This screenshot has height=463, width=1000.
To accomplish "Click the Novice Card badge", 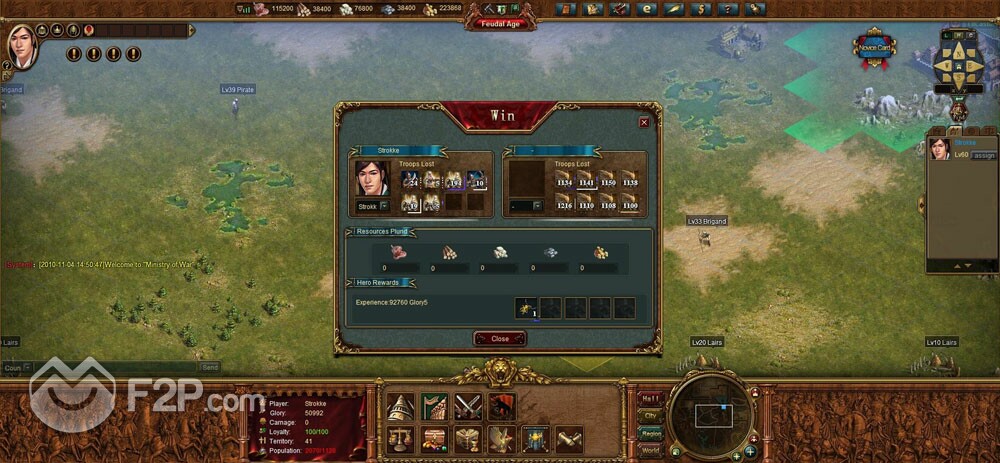I will [x=872, y=48].
